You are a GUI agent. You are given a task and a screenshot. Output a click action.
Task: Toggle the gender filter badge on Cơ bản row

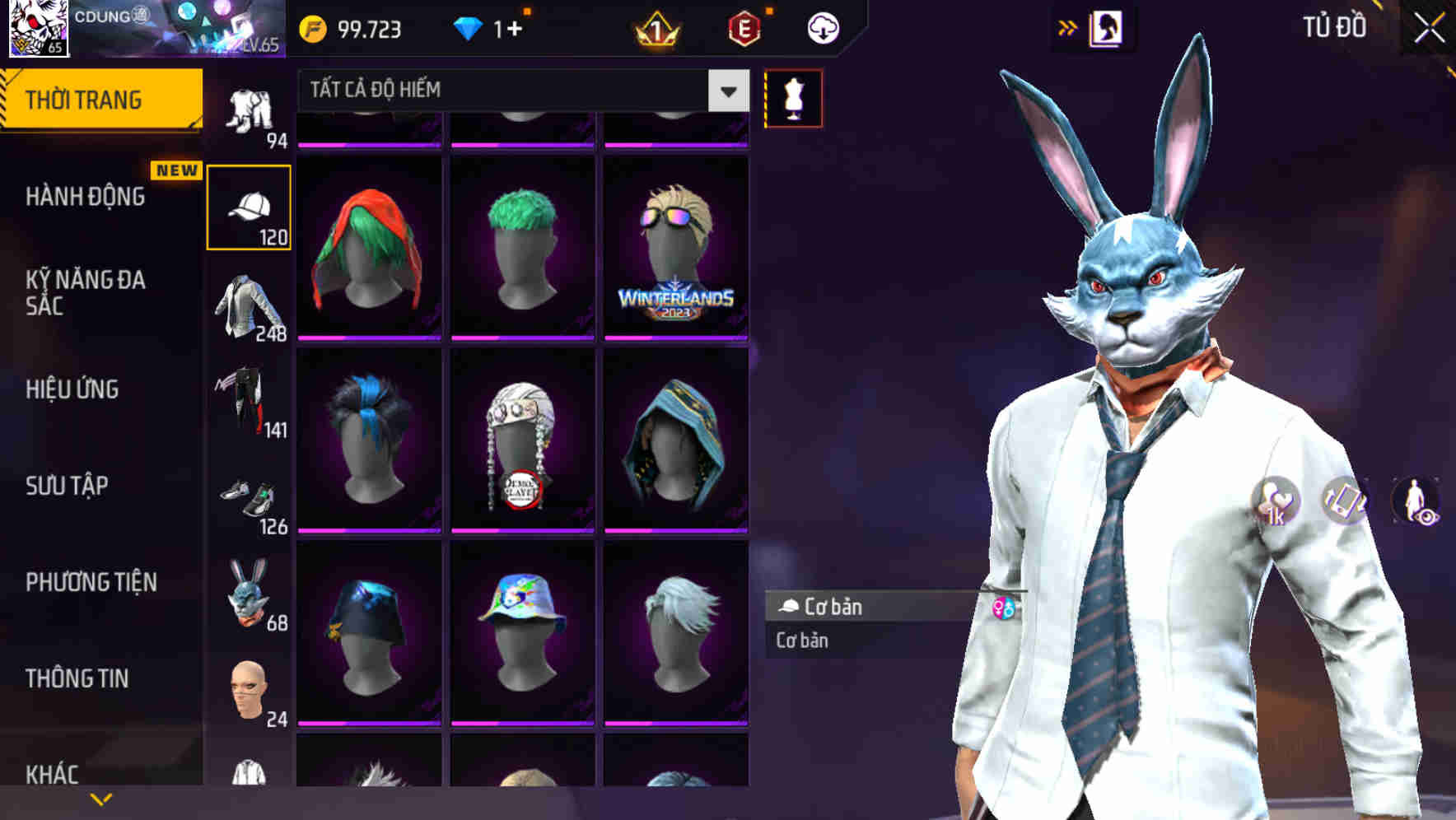[x=1001, y=608]
